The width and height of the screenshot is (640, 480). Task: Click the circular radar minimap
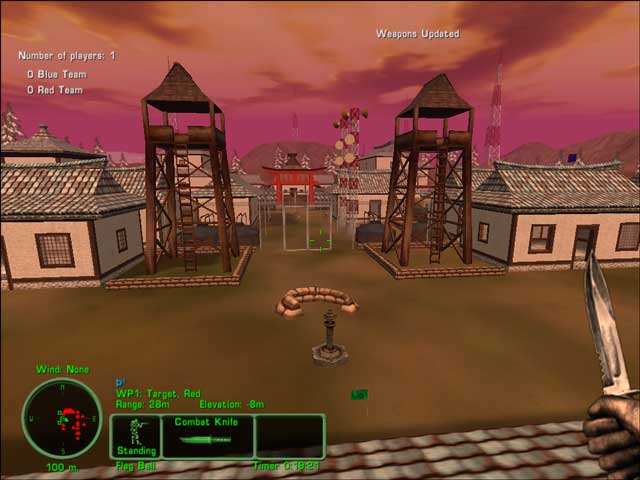coord(61,418)
